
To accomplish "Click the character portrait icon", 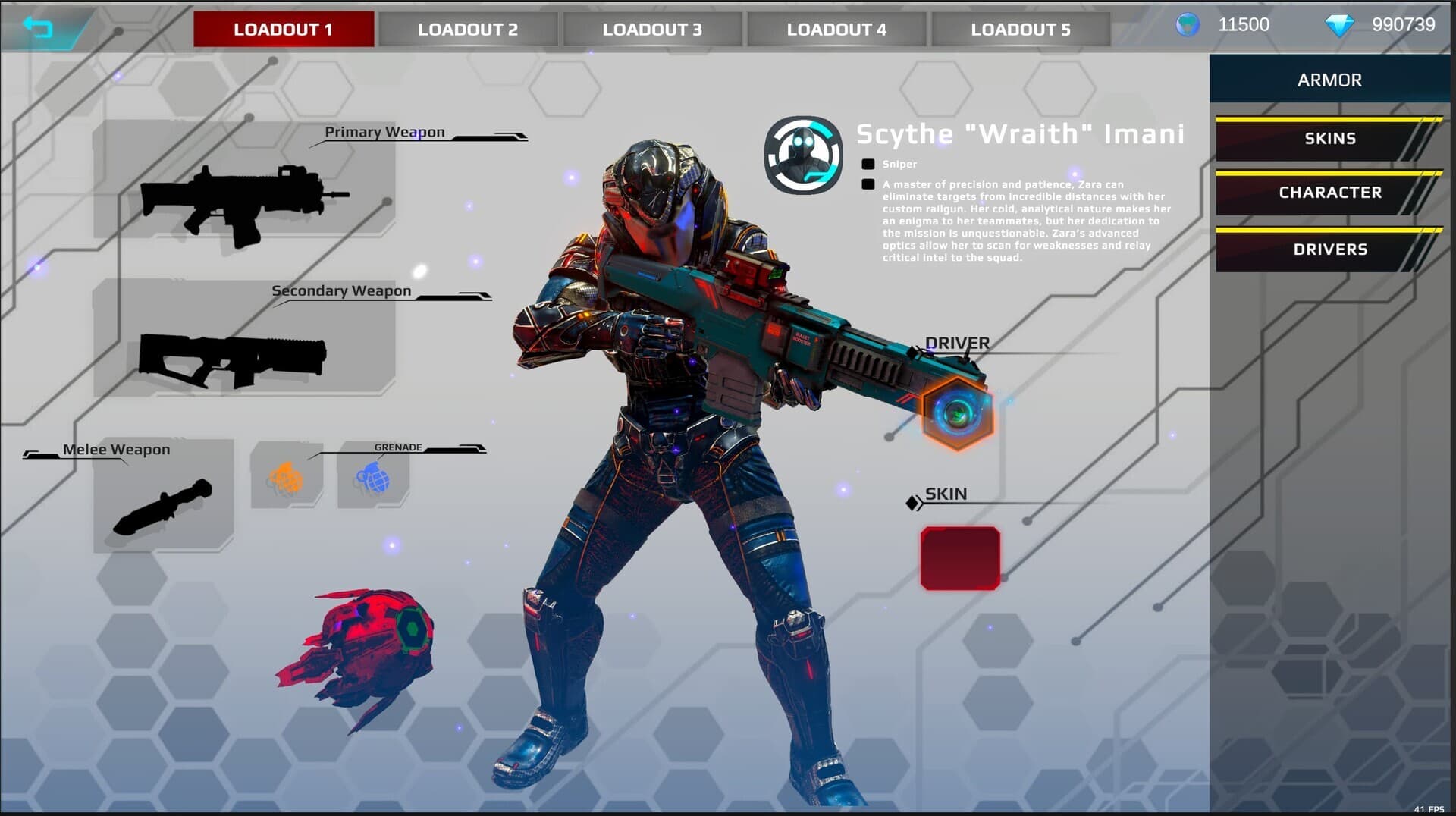I will click(x=803, y=155).
